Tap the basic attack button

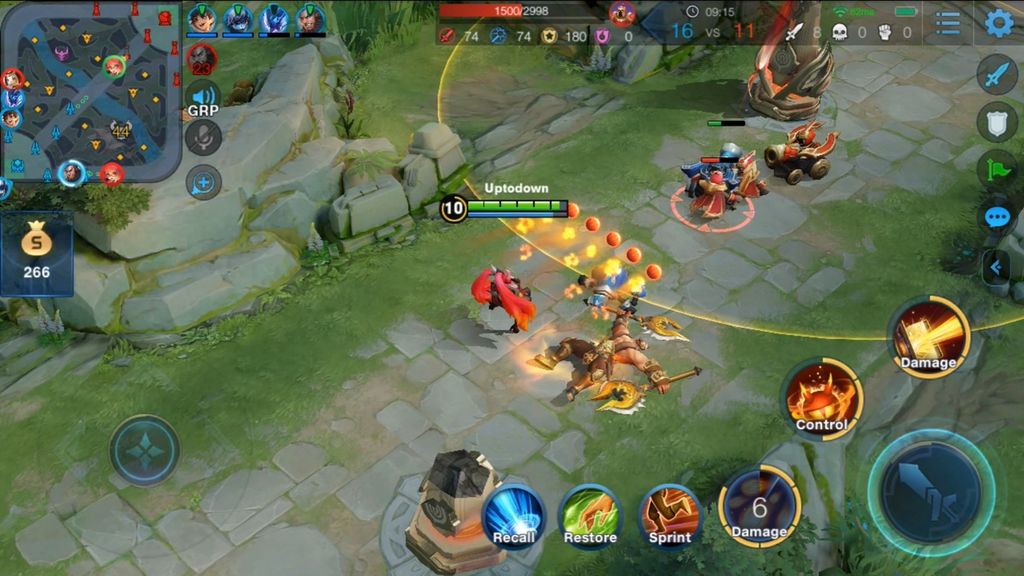(931, 492)
